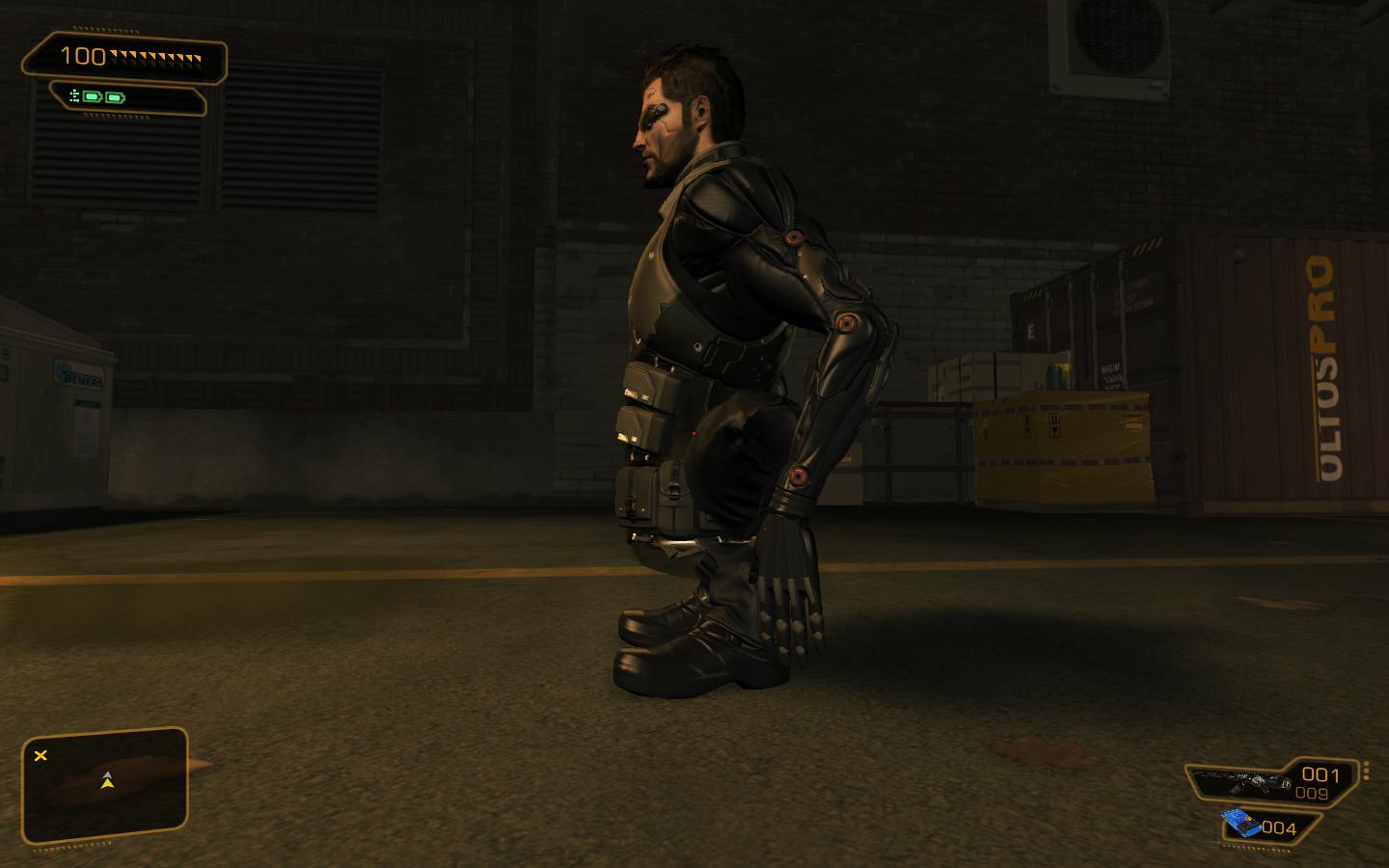The image size is (1389, 868).
Task: Click the radar minimap panel
Action: click(104, 786)
